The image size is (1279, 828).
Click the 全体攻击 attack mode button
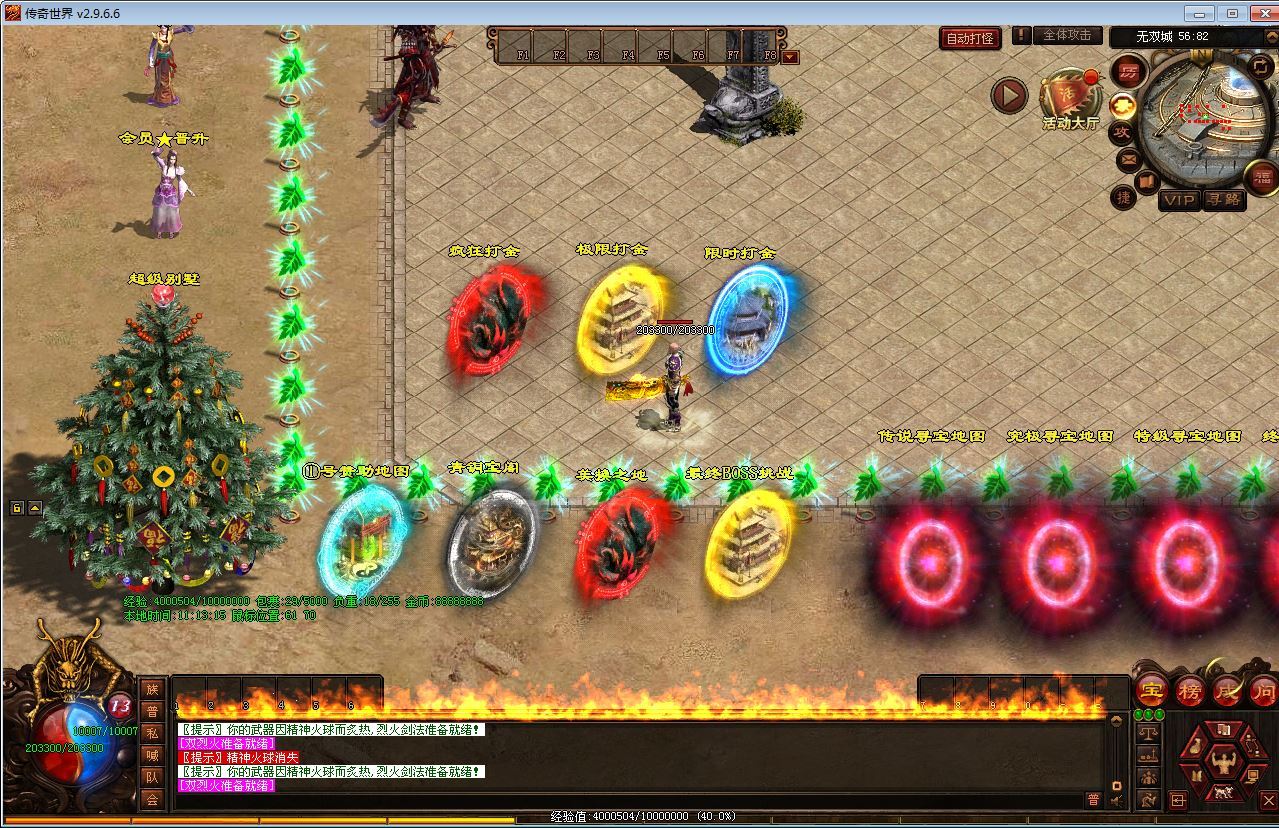1066,35
